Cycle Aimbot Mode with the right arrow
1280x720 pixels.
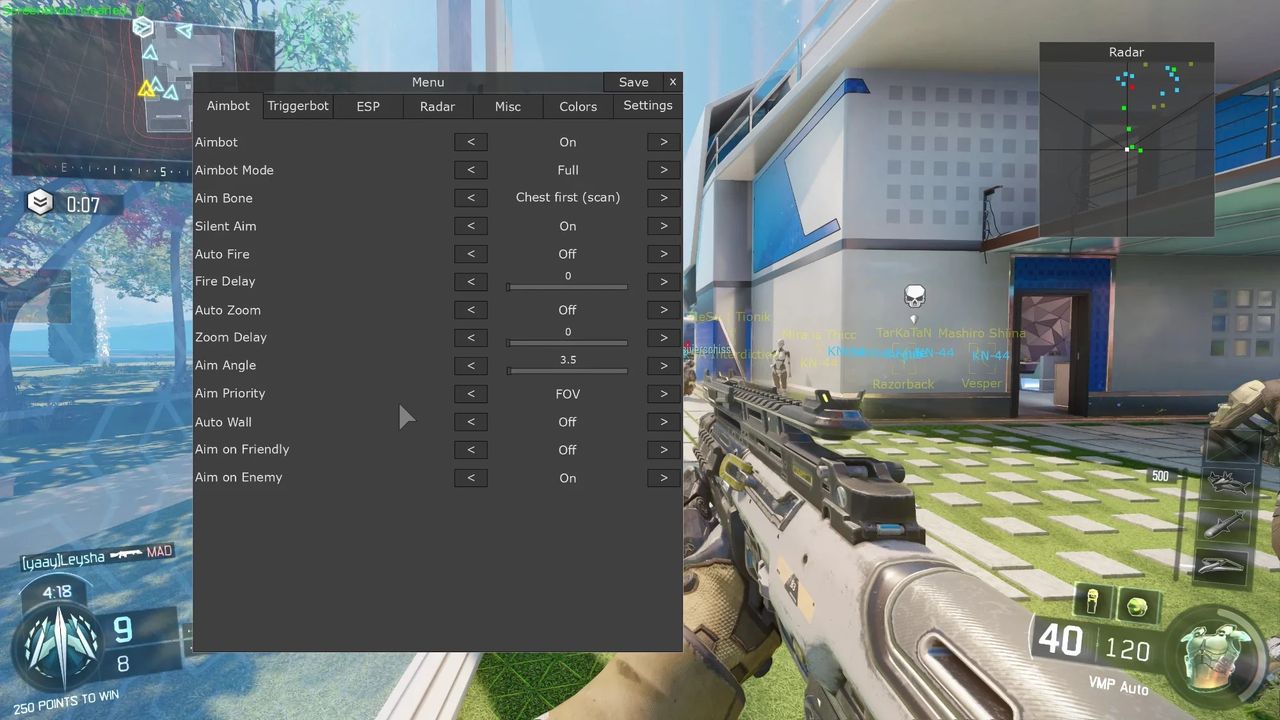click(663, 169)
